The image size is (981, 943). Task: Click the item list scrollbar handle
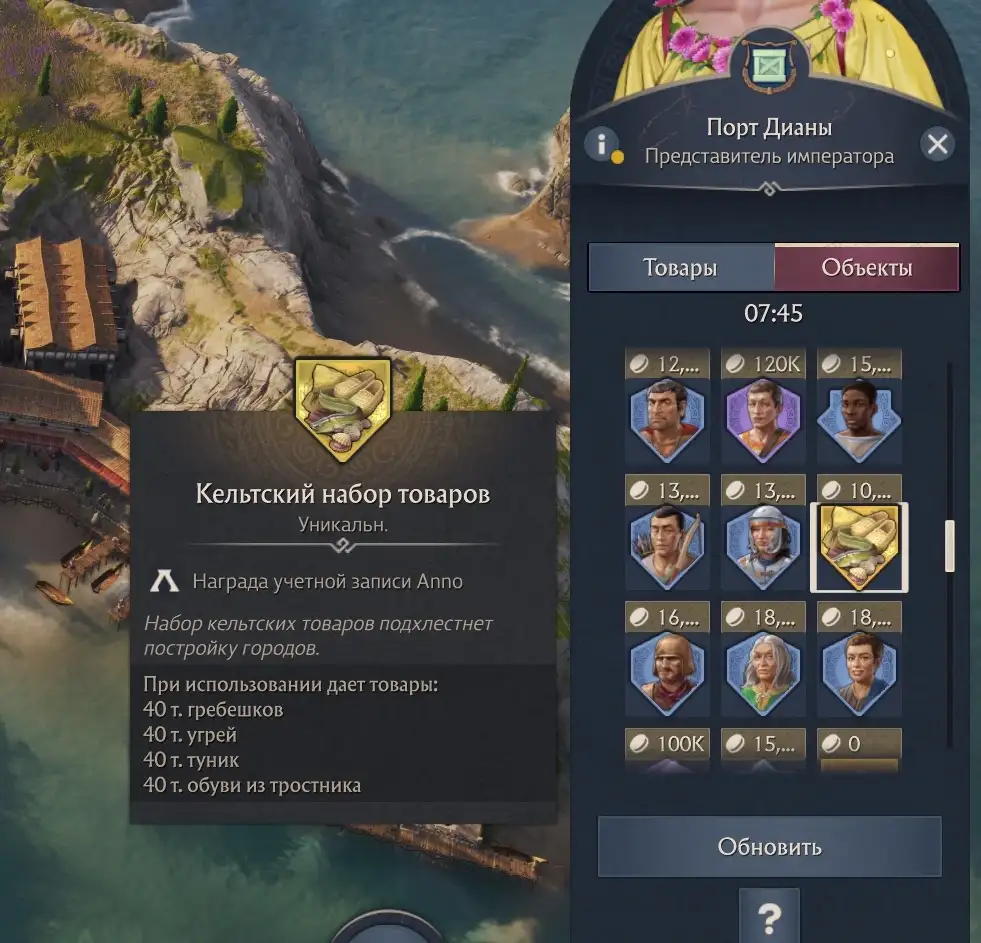pos(949,546)
